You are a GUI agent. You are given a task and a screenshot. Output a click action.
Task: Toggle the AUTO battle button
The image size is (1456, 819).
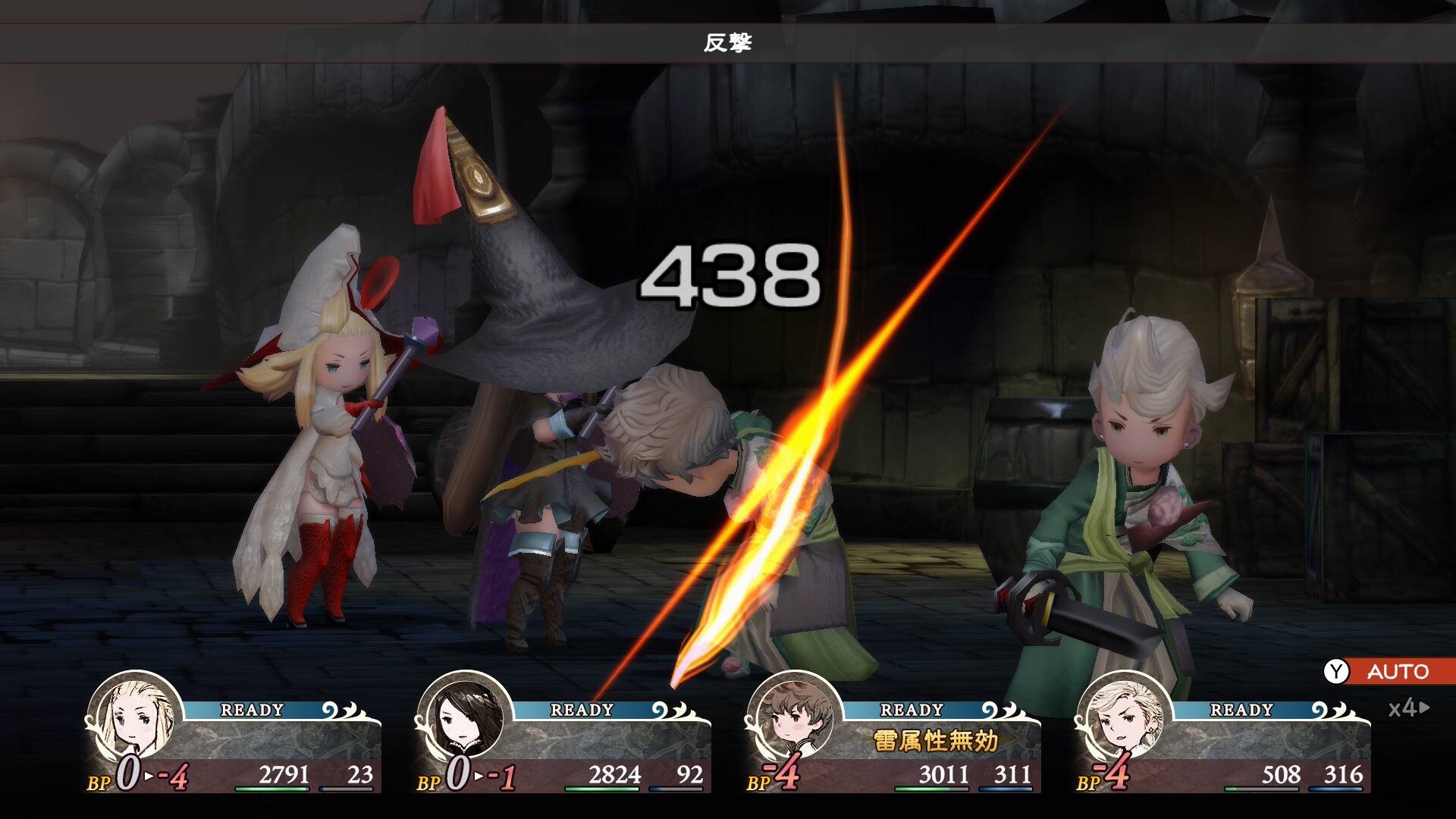[1388, 671]
